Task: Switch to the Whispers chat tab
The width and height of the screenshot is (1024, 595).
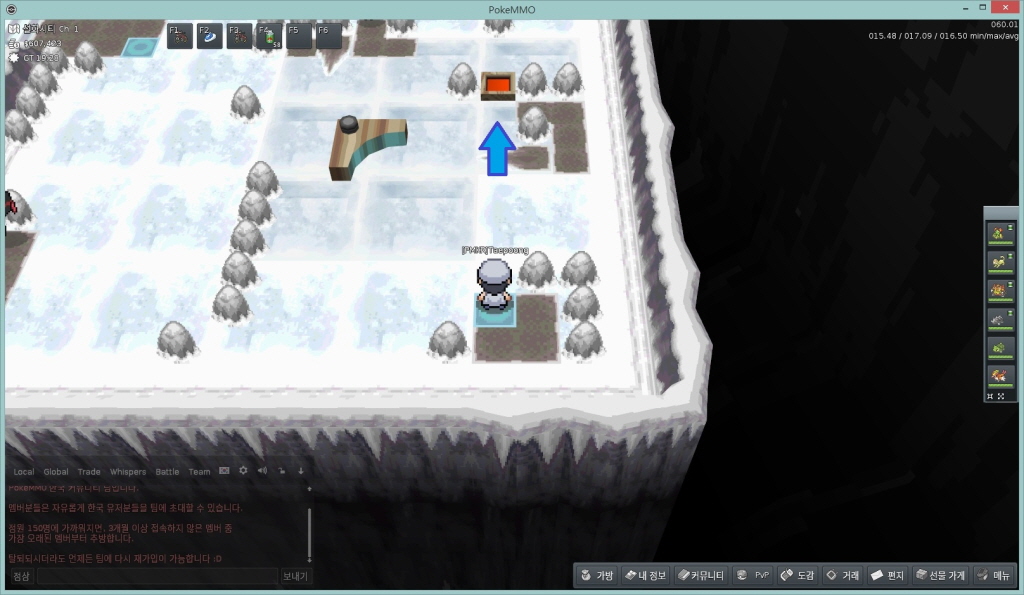Action: [127, 472]
